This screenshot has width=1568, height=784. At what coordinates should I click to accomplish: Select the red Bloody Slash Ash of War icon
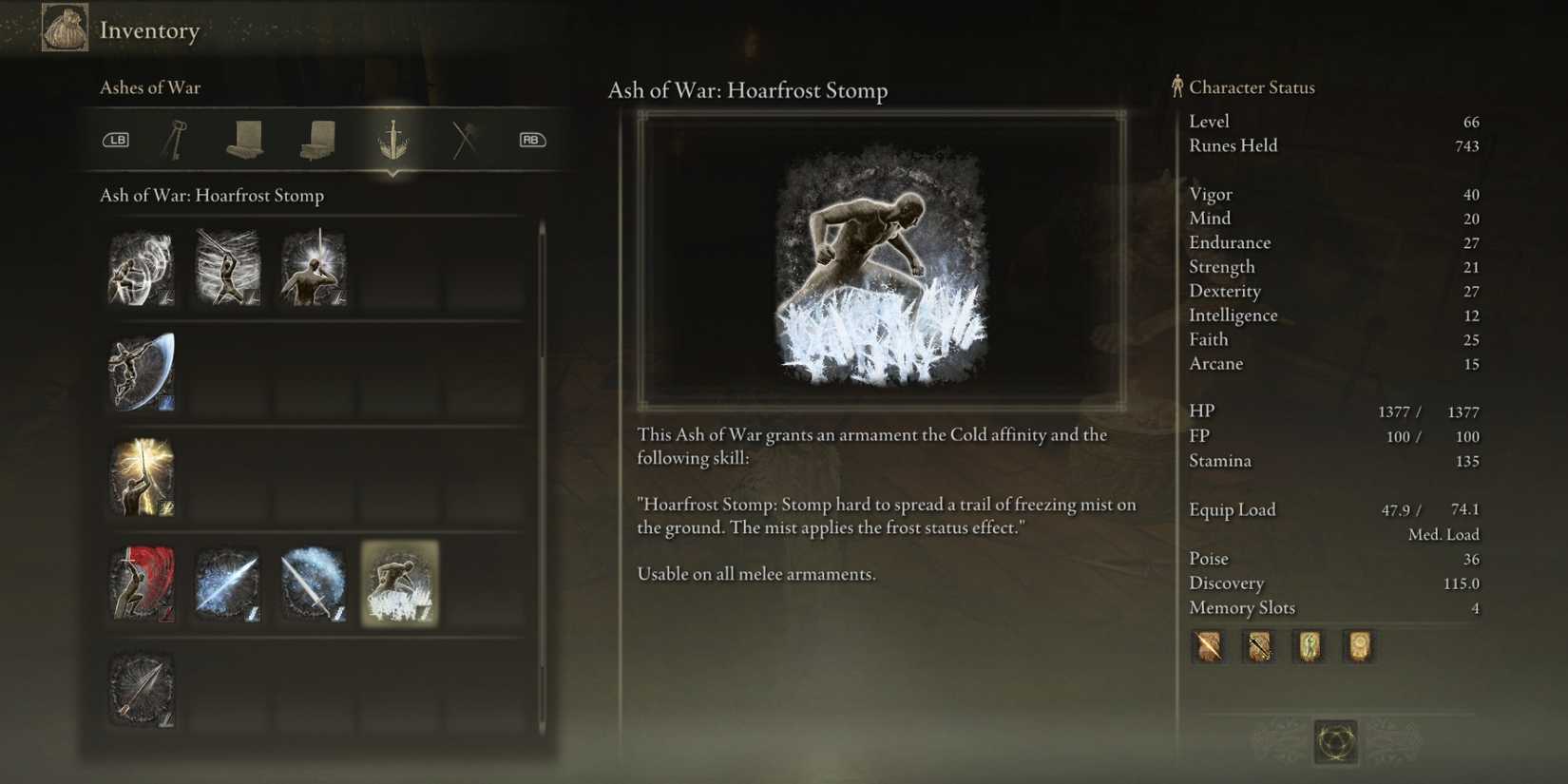point(142,584)
